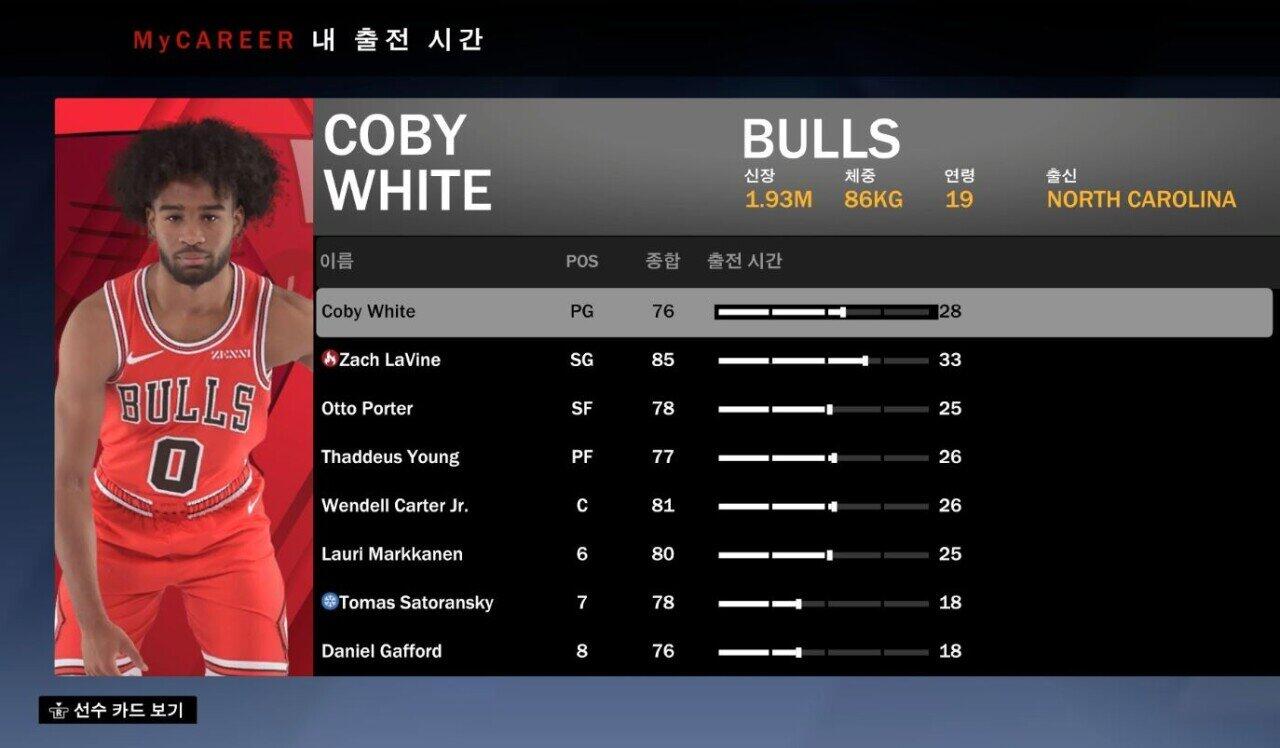Select the Lauri Markkanen row

(391, 554)
